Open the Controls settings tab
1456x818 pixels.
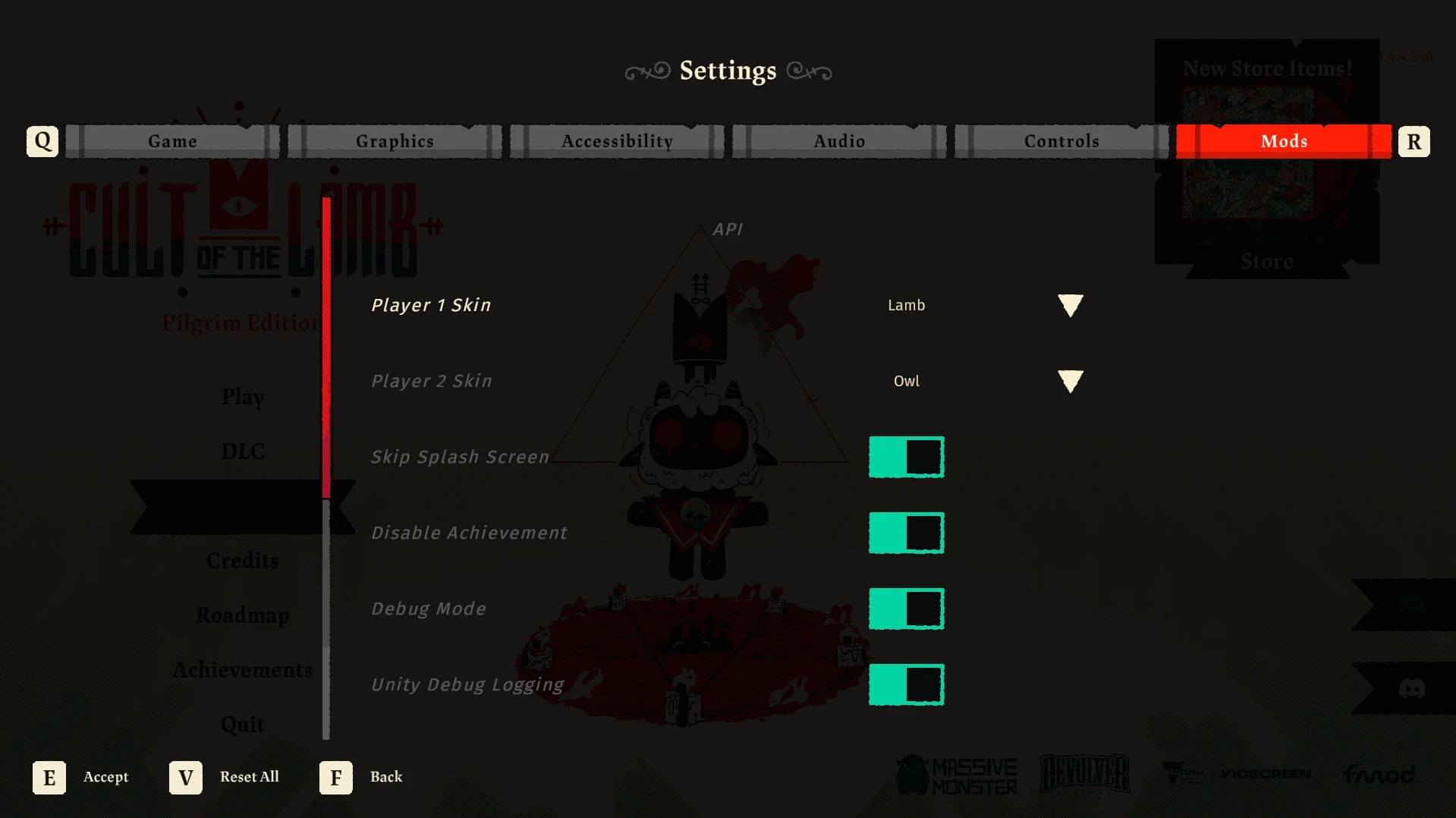point(1061,140)
